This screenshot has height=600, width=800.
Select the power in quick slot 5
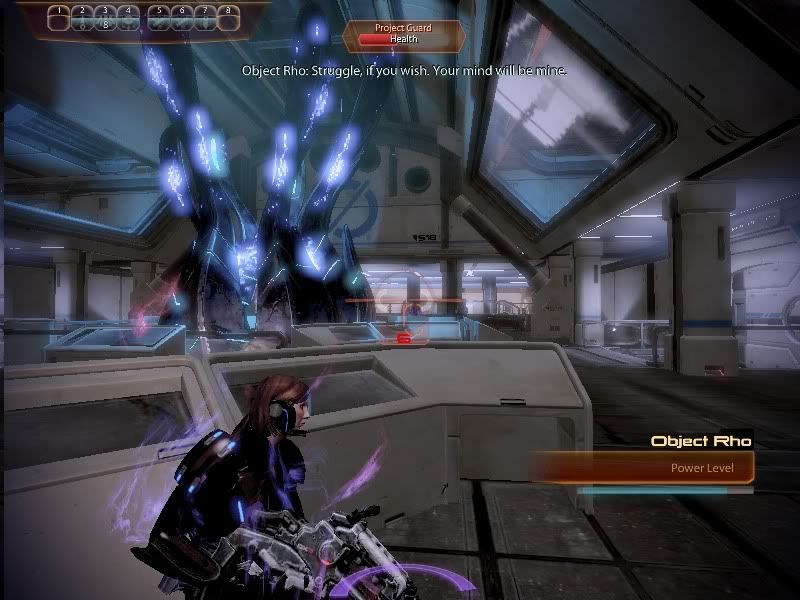point(161,16)
